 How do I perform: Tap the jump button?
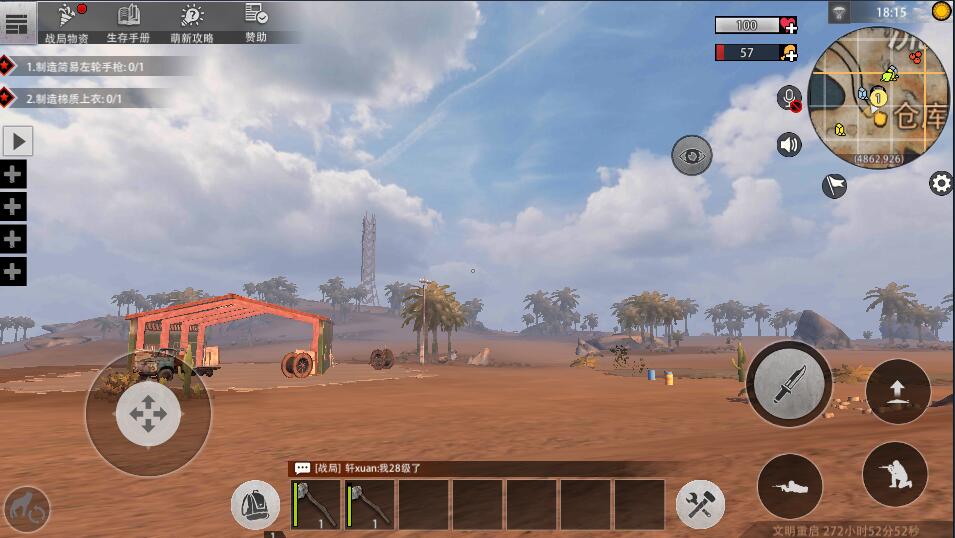click(x=897, y=391)
